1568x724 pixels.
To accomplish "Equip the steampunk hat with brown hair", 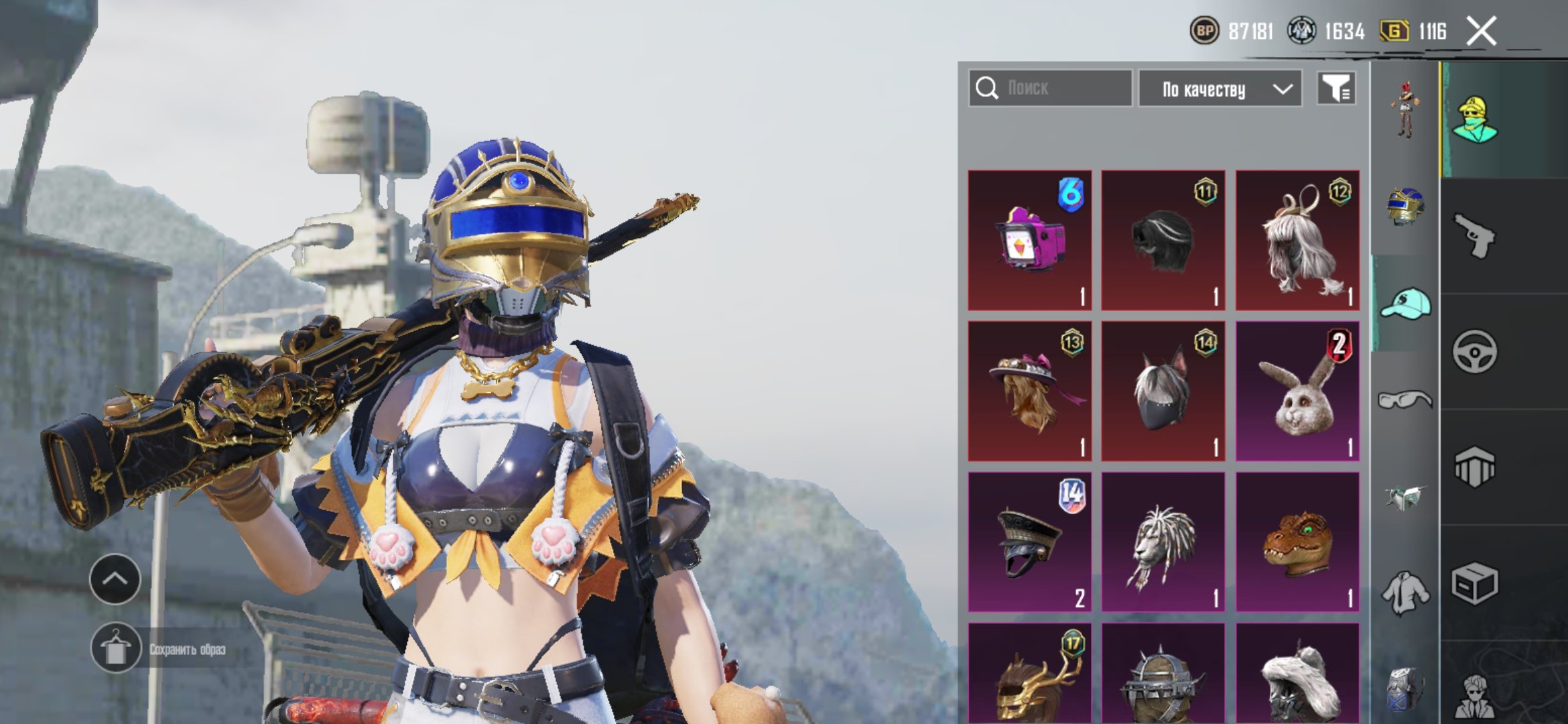I will pyautogui.click(x=1030, y=391).
